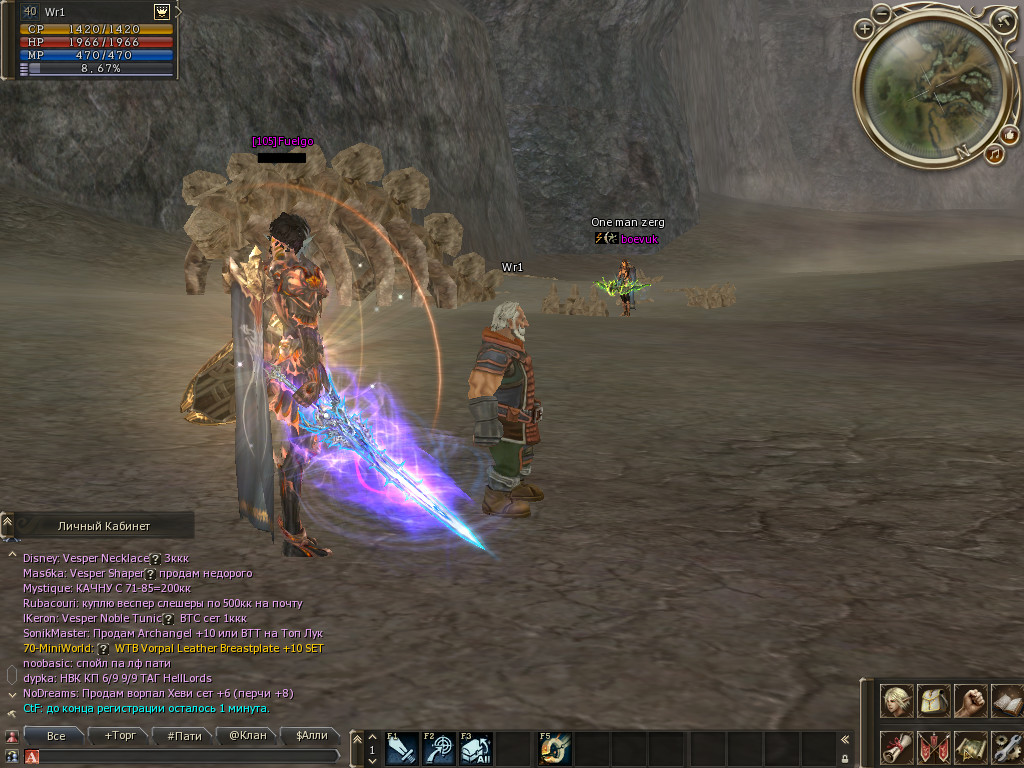
Task: Open the actions fist icon
Action: tap(970, 701)
